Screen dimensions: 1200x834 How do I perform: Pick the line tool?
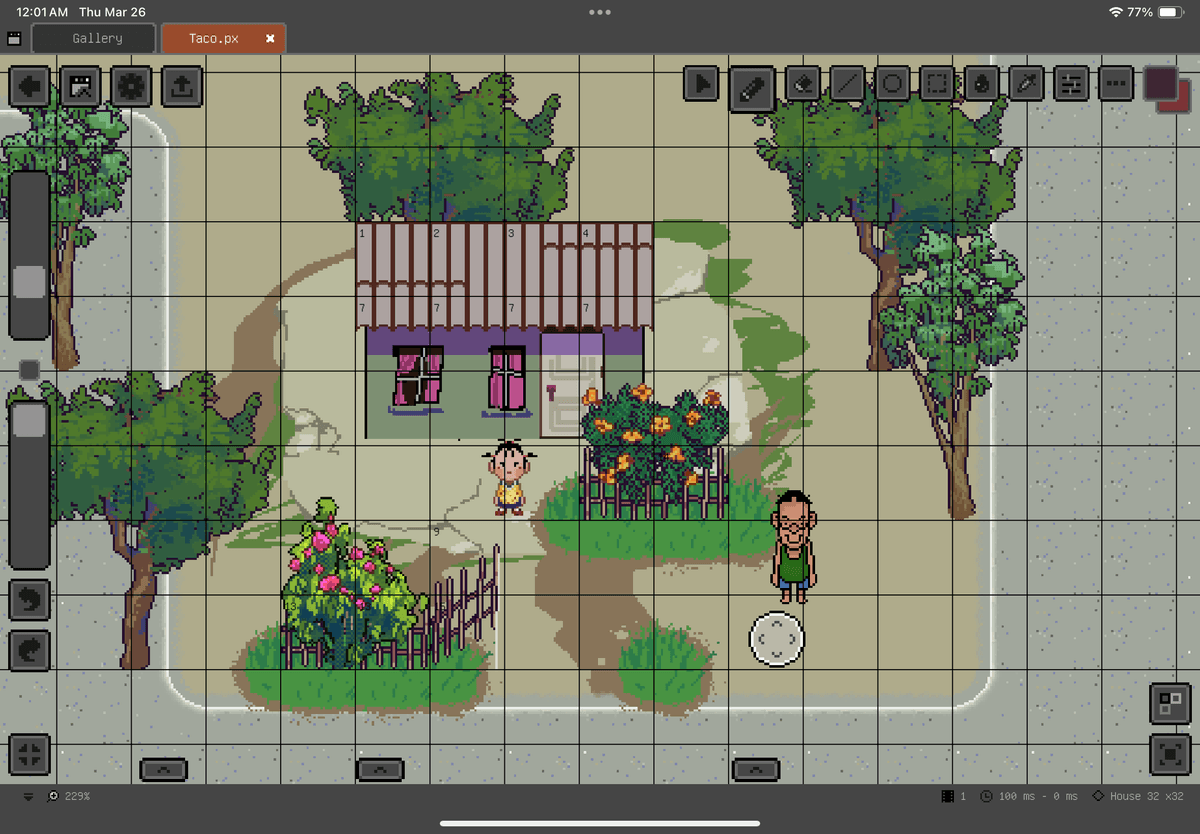[x=848, y=85]
